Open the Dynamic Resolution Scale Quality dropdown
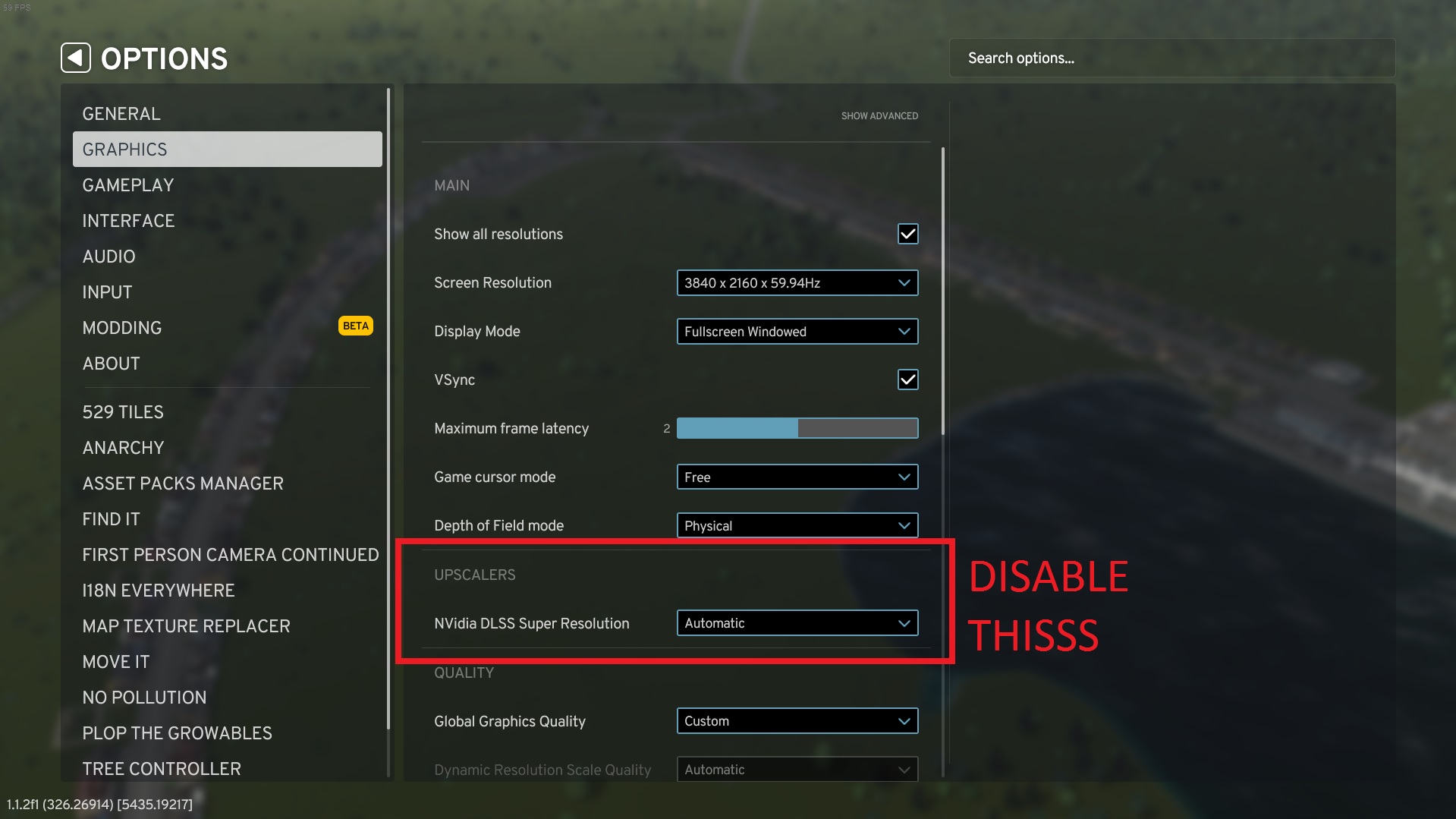Viewport: 1456px width, 819px height. click(x=796, y=769)
